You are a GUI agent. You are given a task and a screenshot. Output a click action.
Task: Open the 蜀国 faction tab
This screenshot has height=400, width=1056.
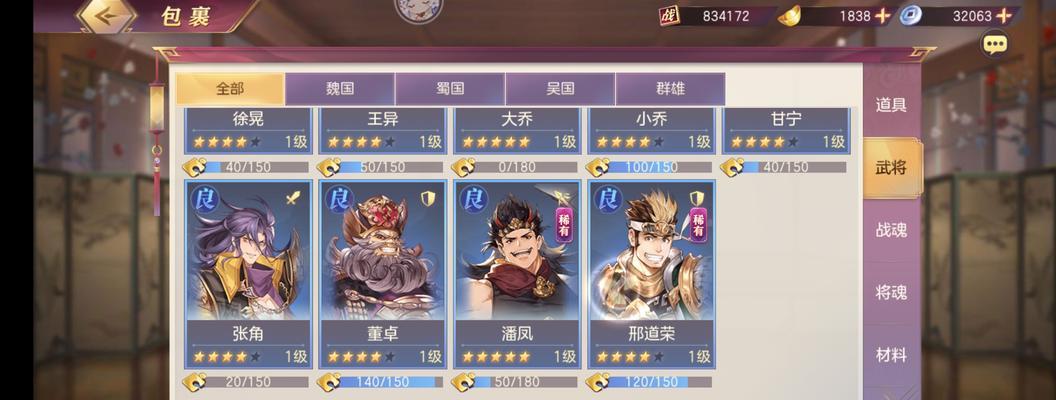pyautogui.click(x=450, y=88)
